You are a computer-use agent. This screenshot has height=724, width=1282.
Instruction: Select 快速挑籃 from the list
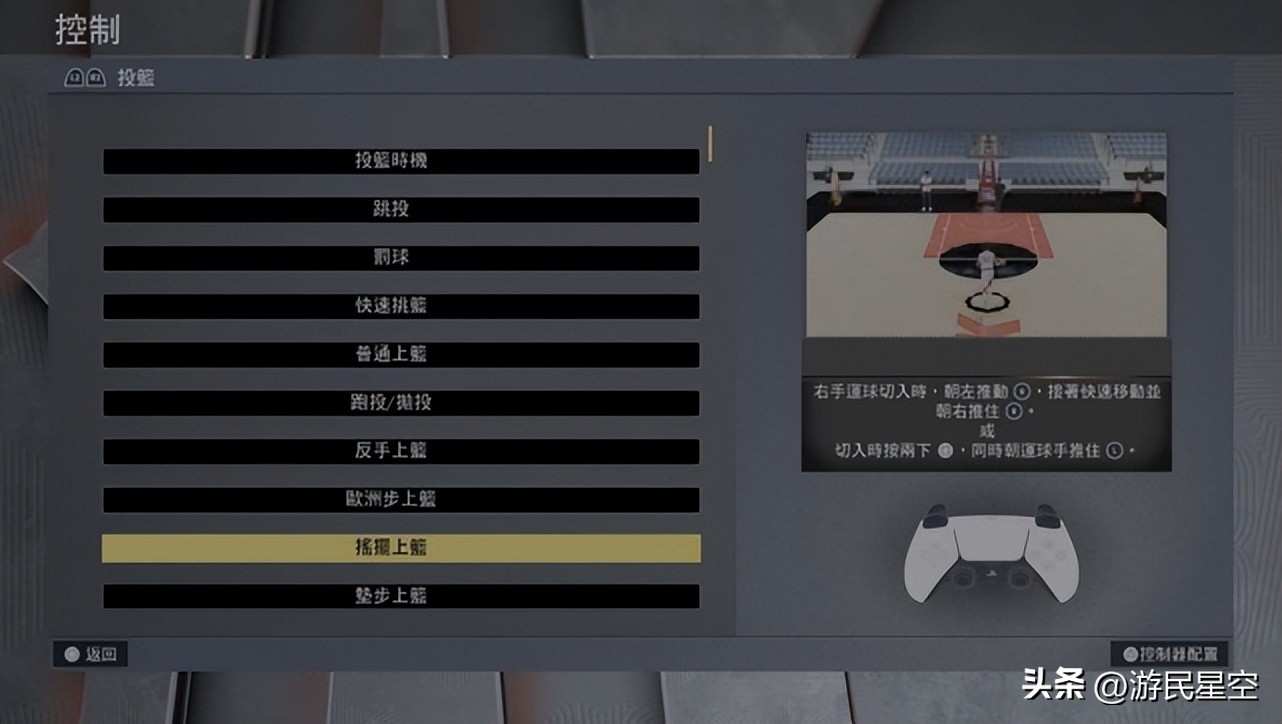(x=400, y=306)
